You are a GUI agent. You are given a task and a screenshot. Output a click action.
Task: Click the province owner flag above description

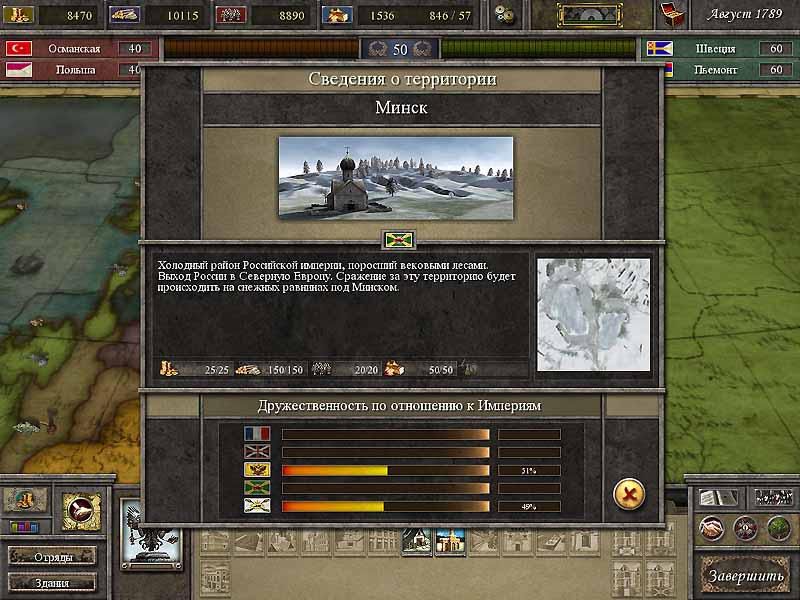pyautogui.click(x=396, y=241)
